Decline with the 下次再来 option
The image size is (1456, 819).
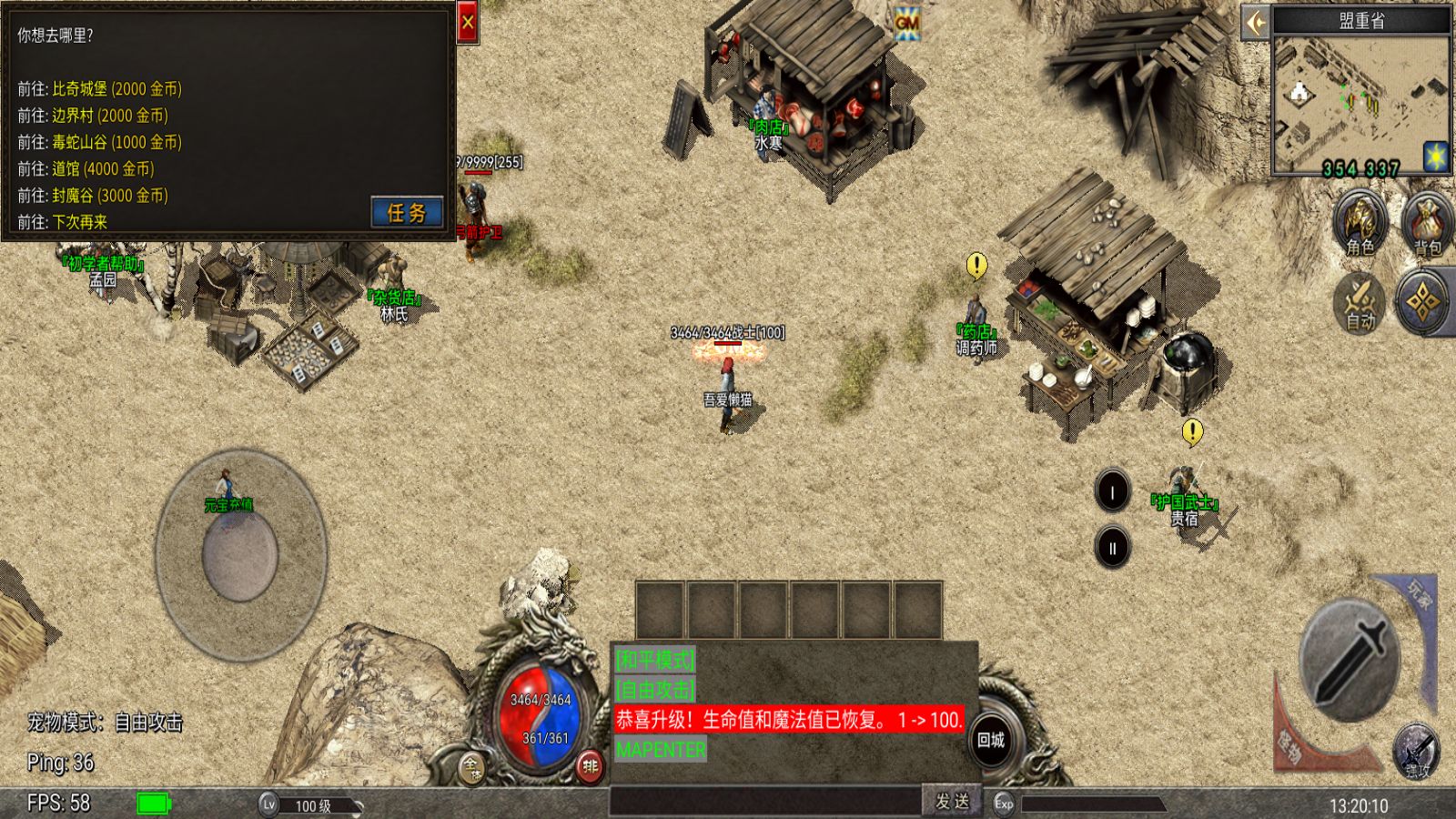[x=79, y=221]
